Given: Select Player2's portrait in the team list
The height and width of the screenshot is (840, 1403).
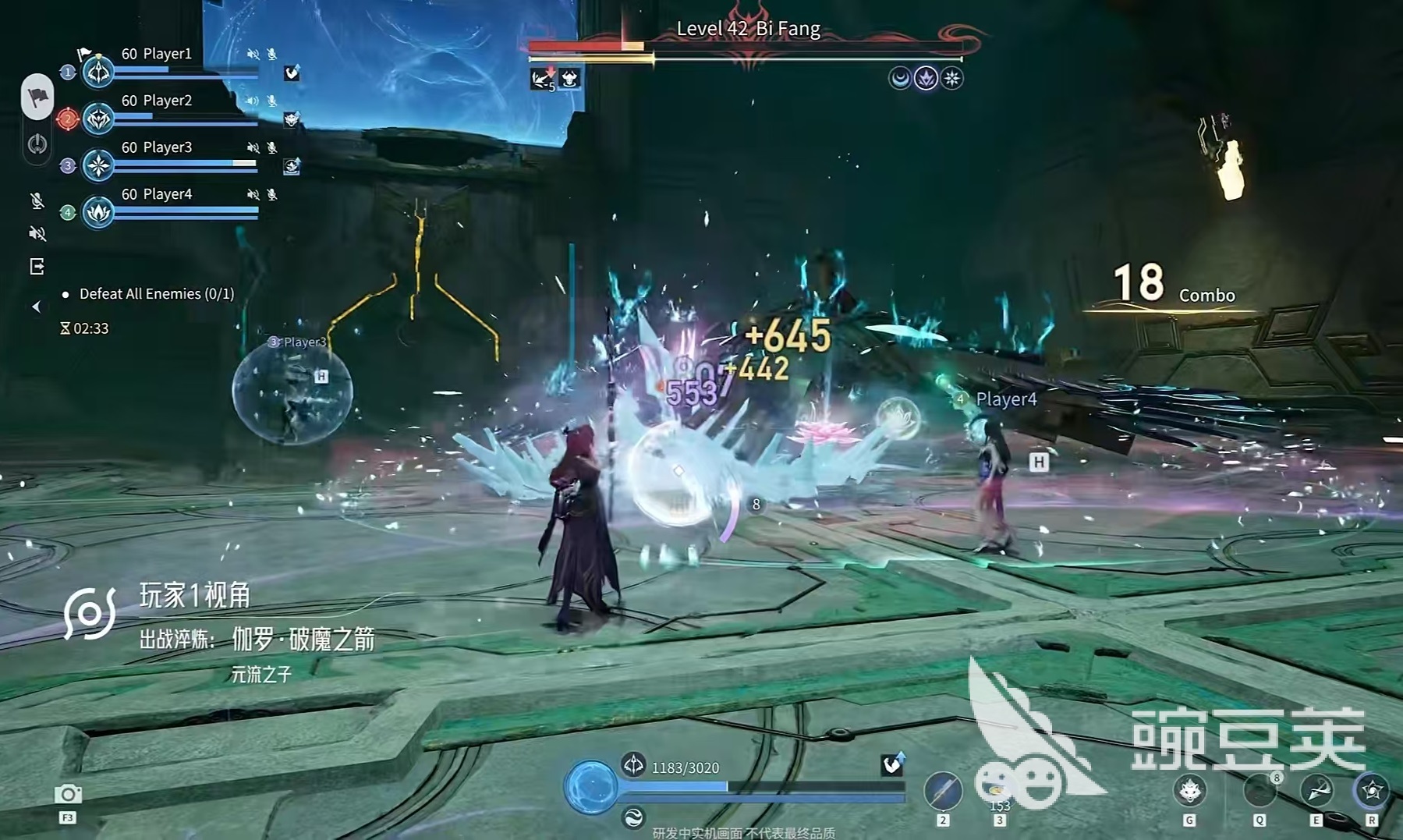Looking at the screenshot, I should (98, 119).
